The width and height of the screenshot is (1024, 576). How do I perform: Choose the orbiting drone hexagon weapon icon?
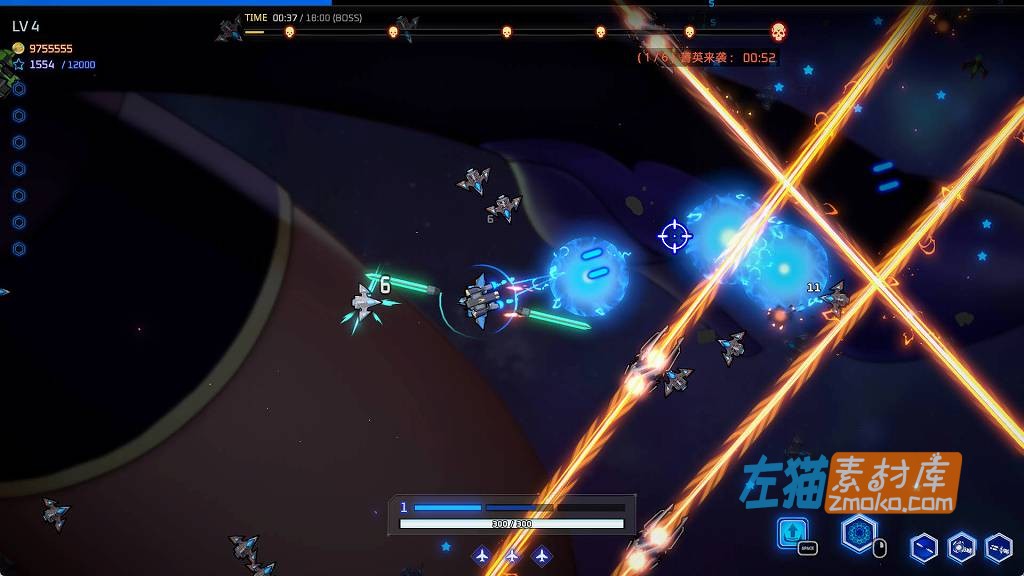(961, 546)
